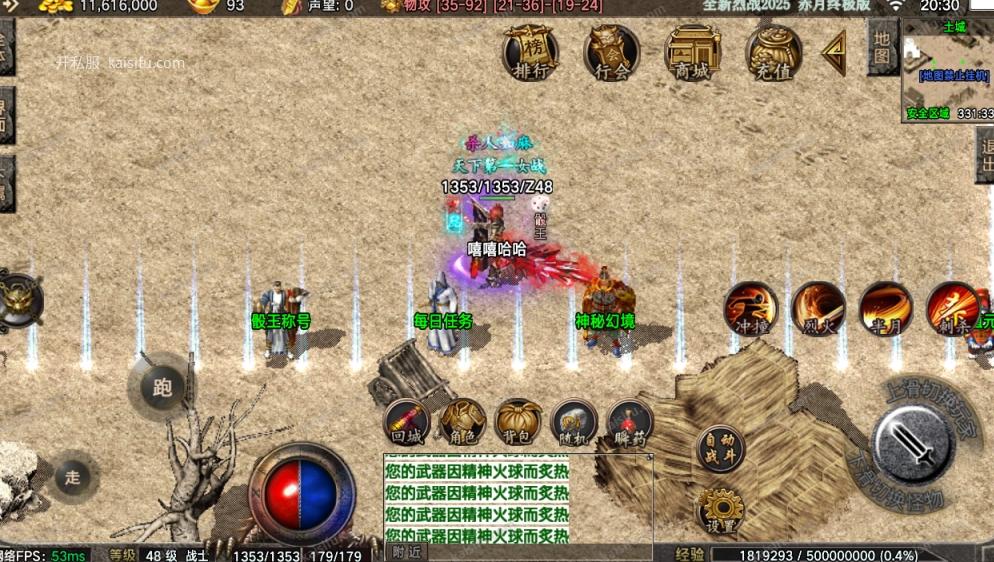This screenshot has height=562, width=994.
Task: Activate the 半月 half-moon skill
Action: (x=885, y=307)
